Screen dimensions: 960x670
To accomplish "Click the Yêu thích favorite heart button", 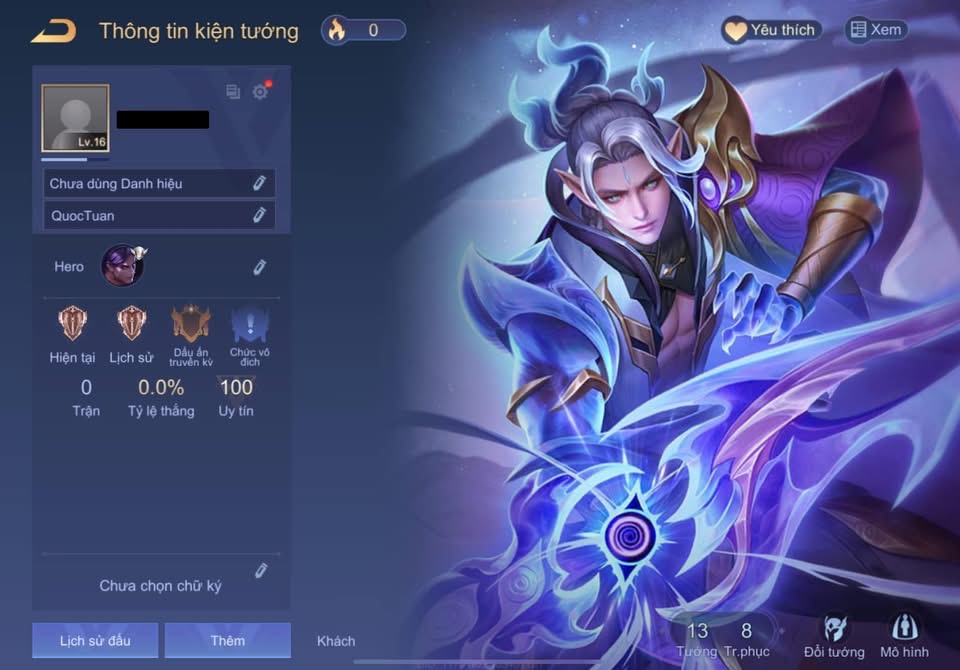I will [x=771, y=30].
